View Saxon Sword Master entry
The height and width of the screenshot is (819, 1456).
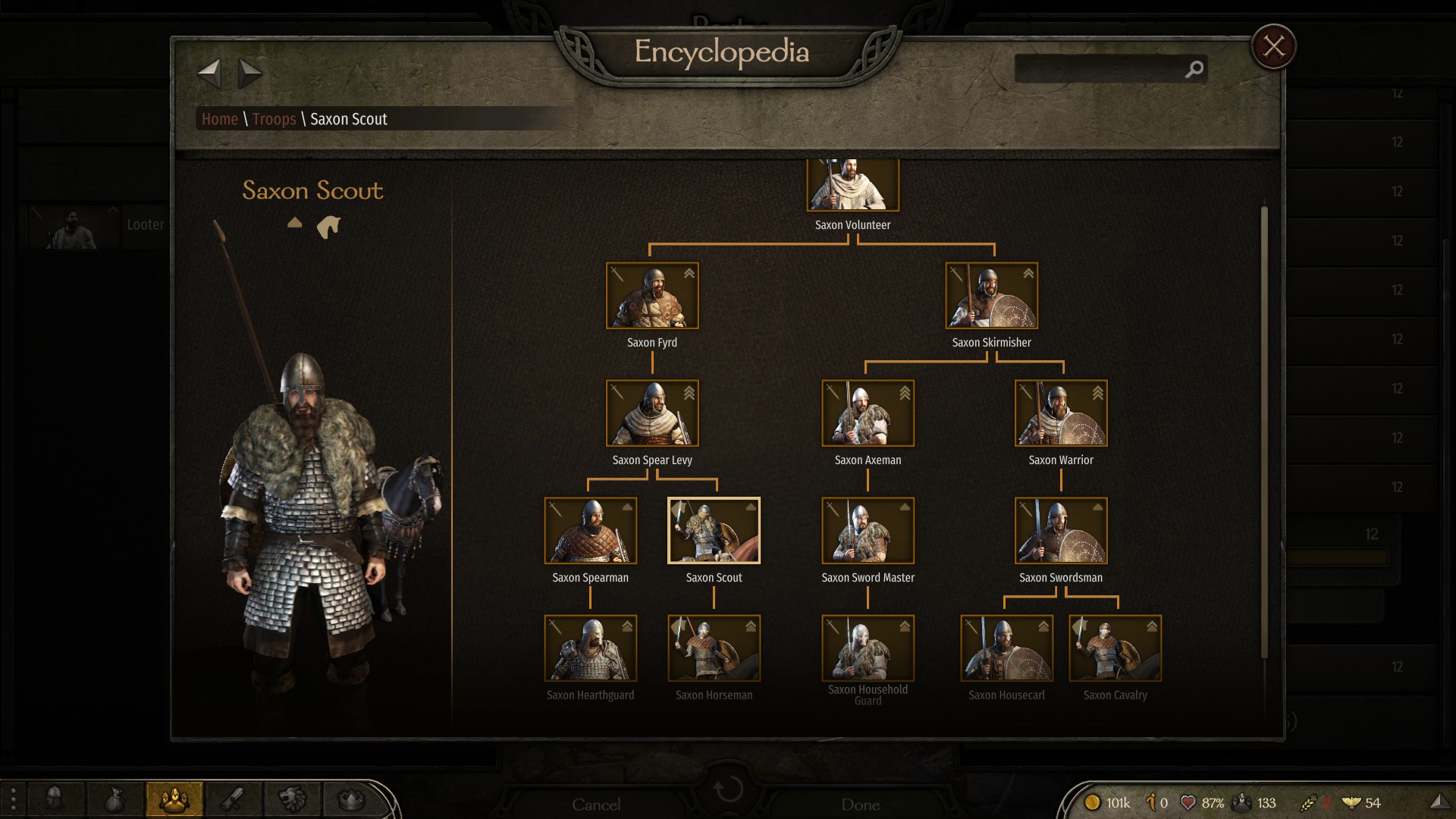click(x=868, y=531)
